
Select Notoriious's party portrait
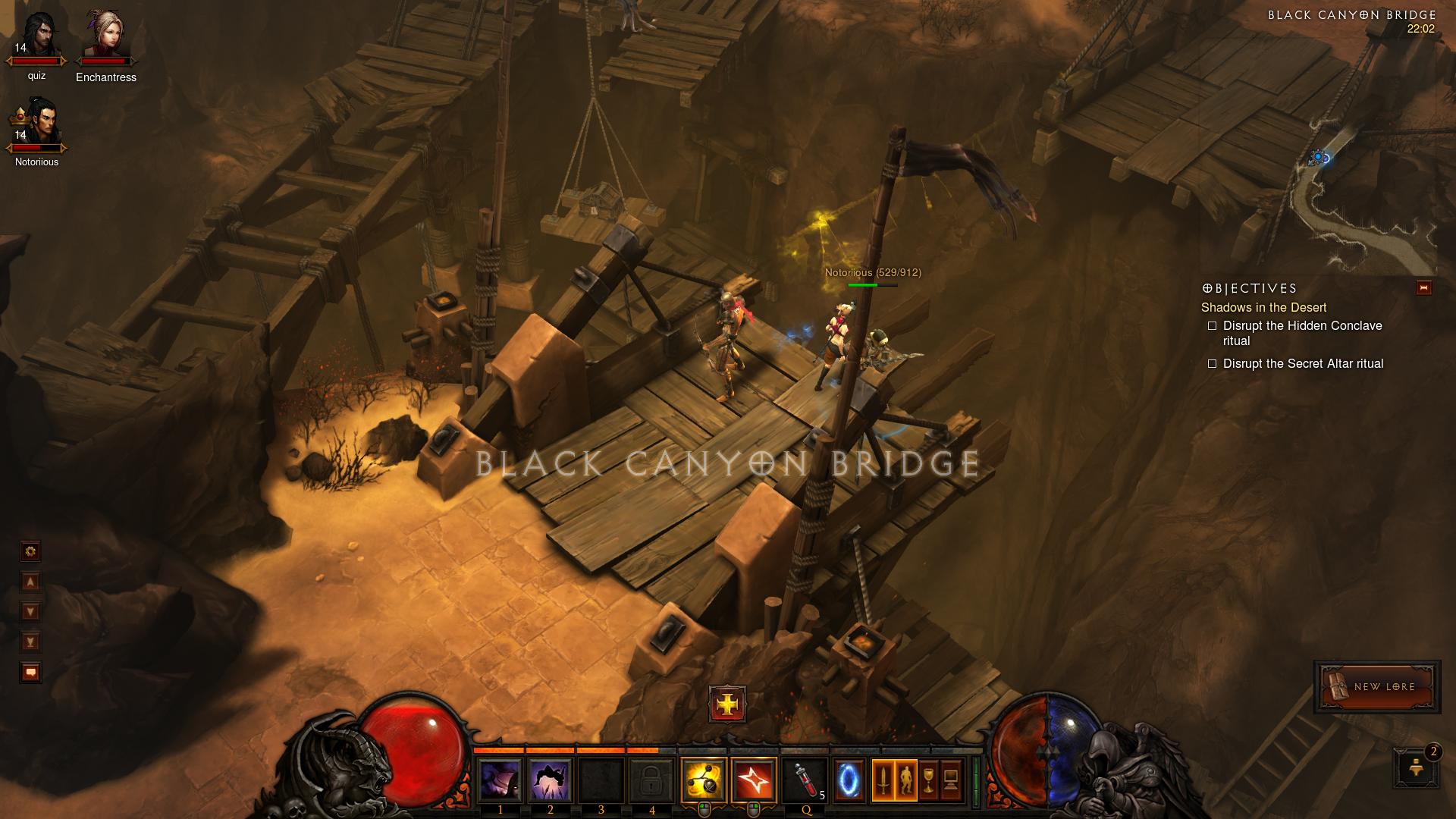[36, 124]
